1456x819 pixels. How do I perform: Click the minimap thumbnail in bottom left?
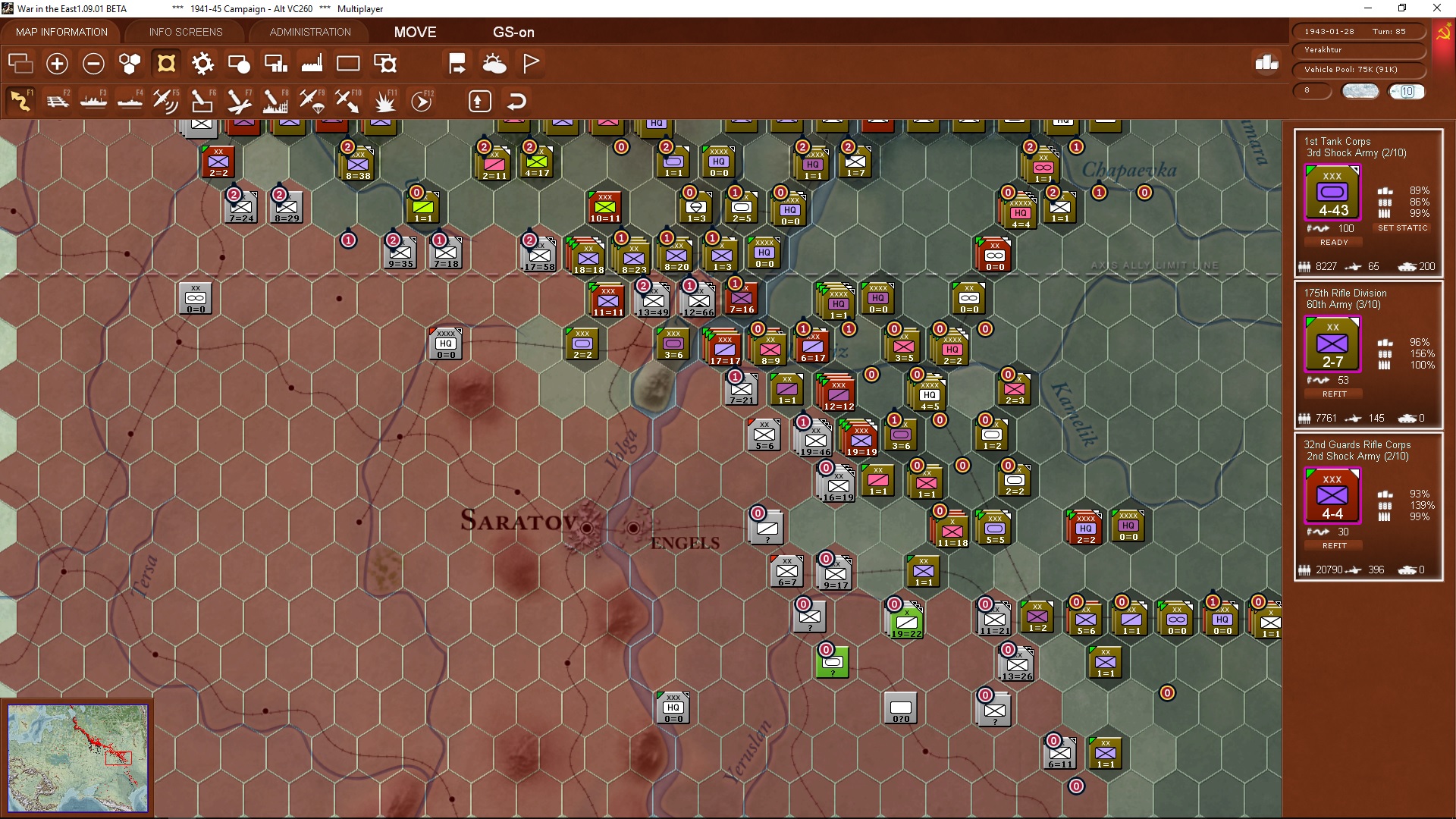pos(78,758)
